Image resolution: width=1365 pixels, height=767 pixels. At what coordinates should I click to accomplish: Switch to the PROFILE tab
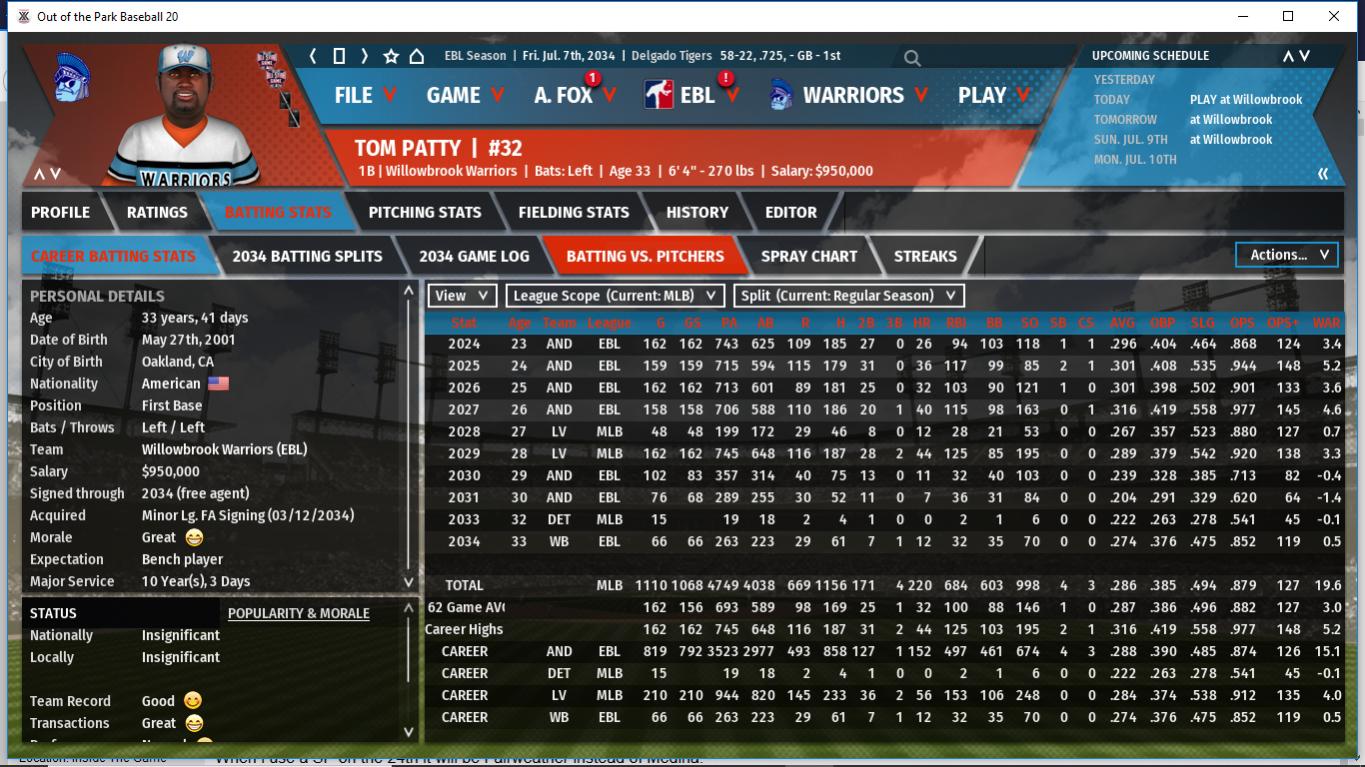60,212
